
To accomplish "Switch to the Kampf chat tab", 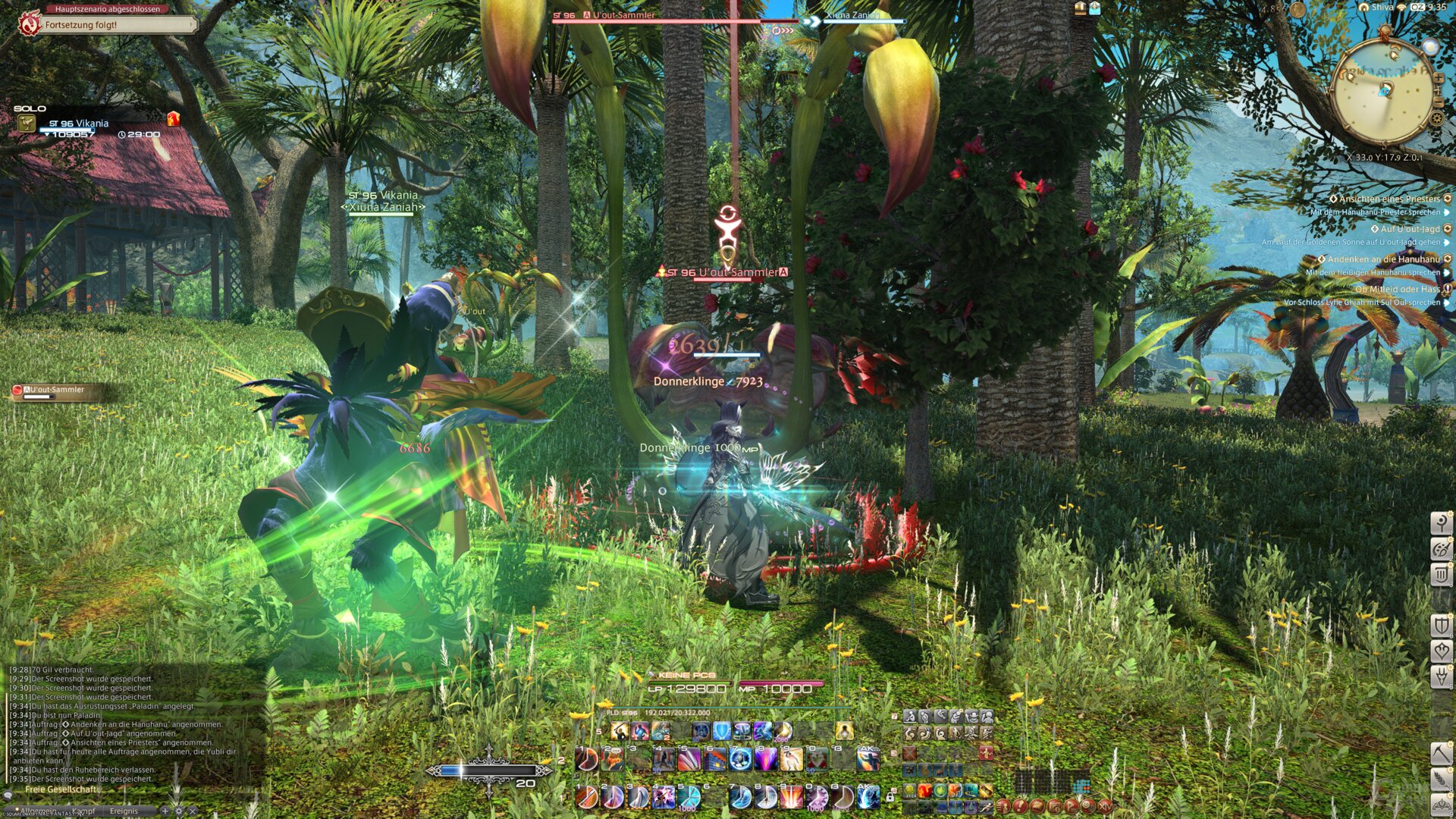I will (84, 811).
